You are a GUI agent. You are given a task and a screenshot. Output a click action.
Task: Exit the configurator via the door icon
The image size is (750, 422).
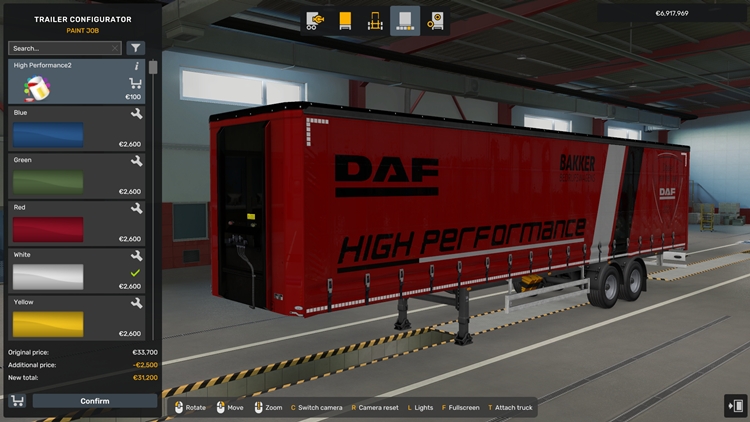(735, 405)
